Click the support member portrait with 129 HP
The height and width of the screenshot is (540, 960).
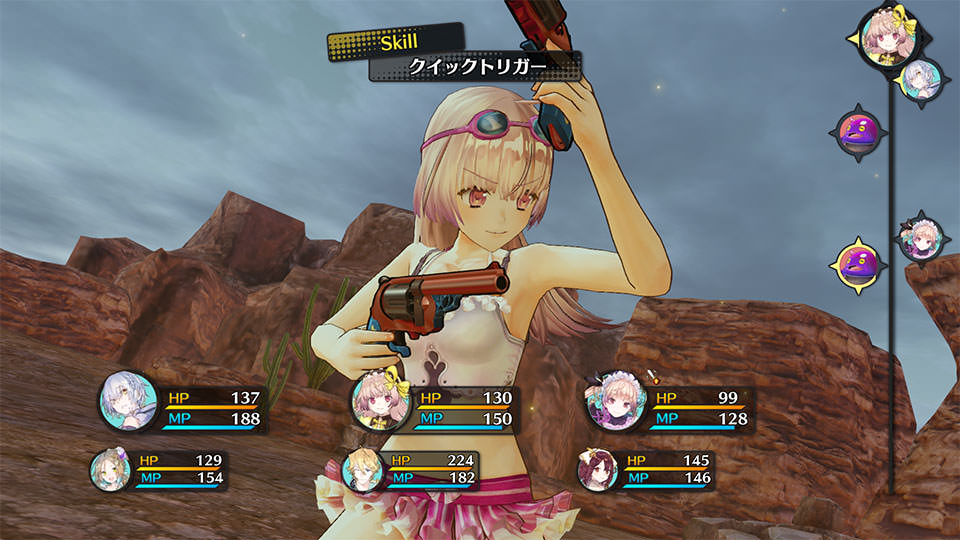coord(109,468)
